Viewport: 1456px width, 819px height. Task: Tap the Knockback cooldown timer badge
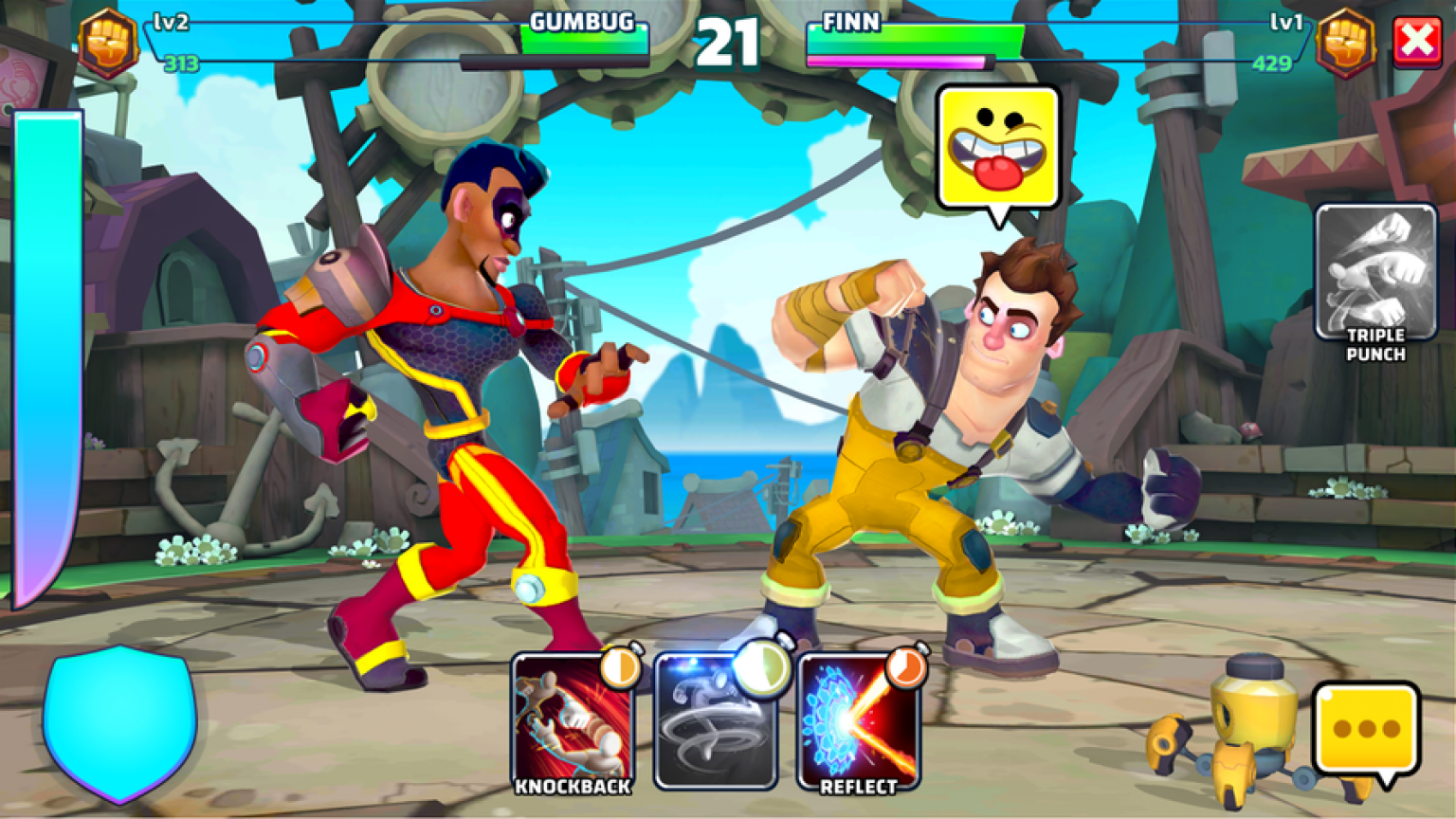tap(621, 668)
